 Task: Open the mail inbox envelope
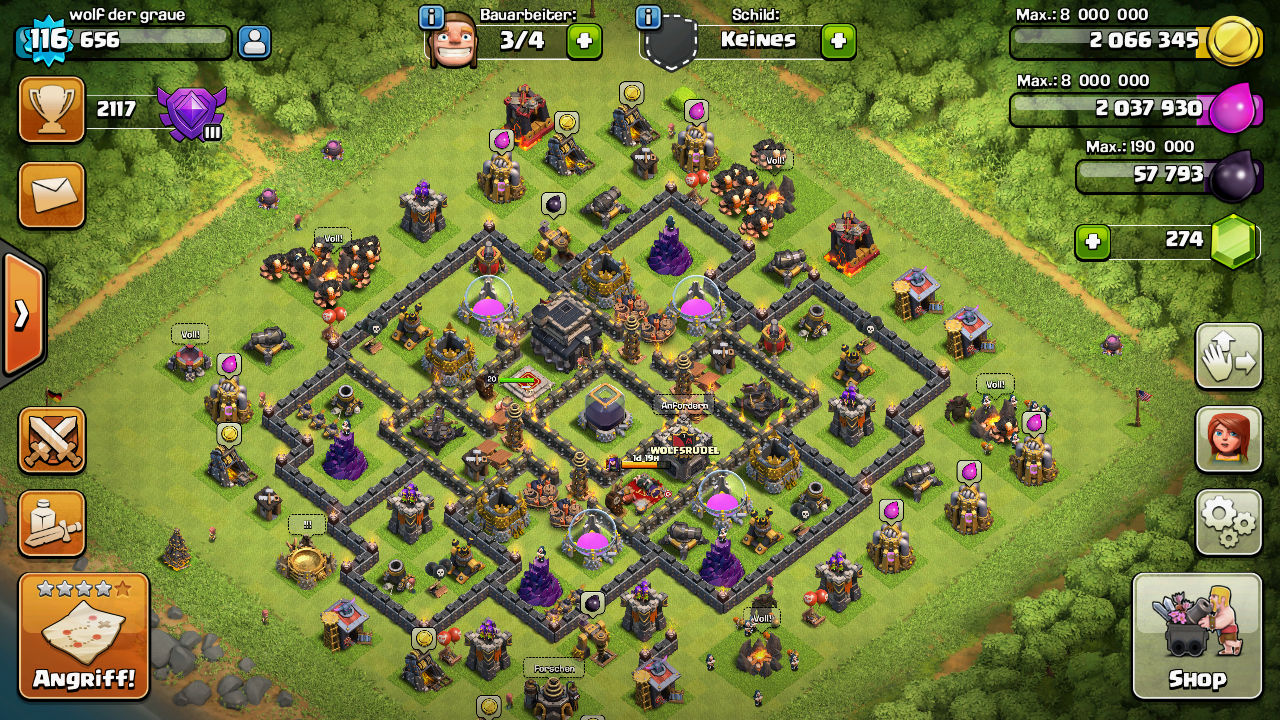[52, 195]
